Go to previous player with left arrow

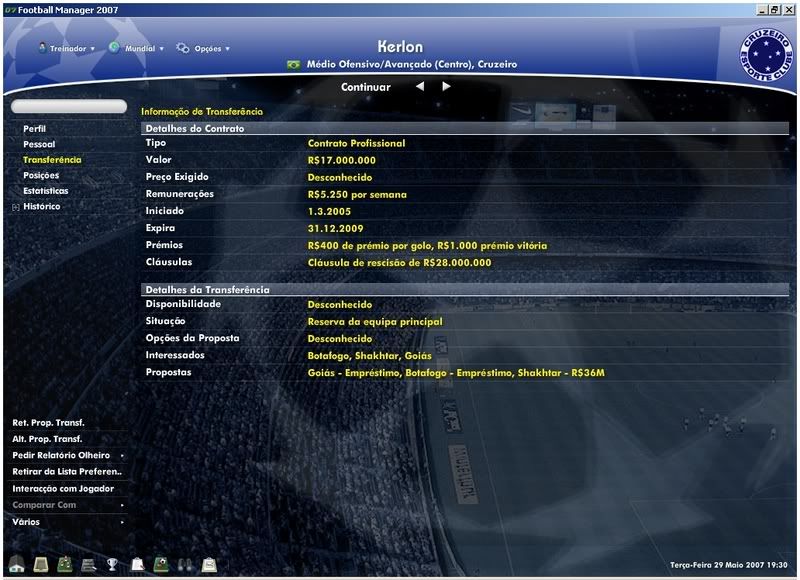(x=420, y=86)
